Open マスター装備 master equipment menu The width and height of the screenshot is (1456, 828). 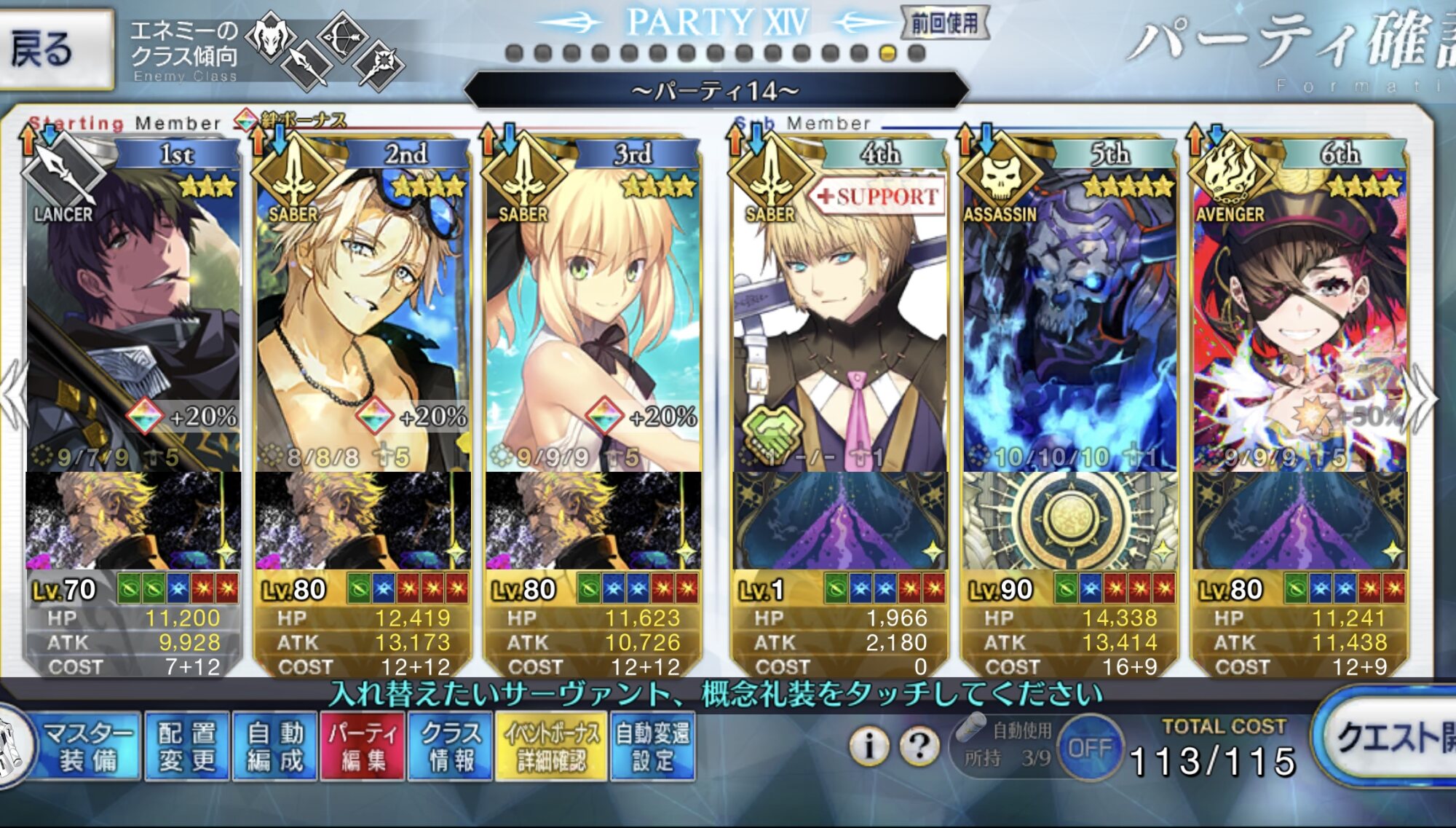click(87, 746)
